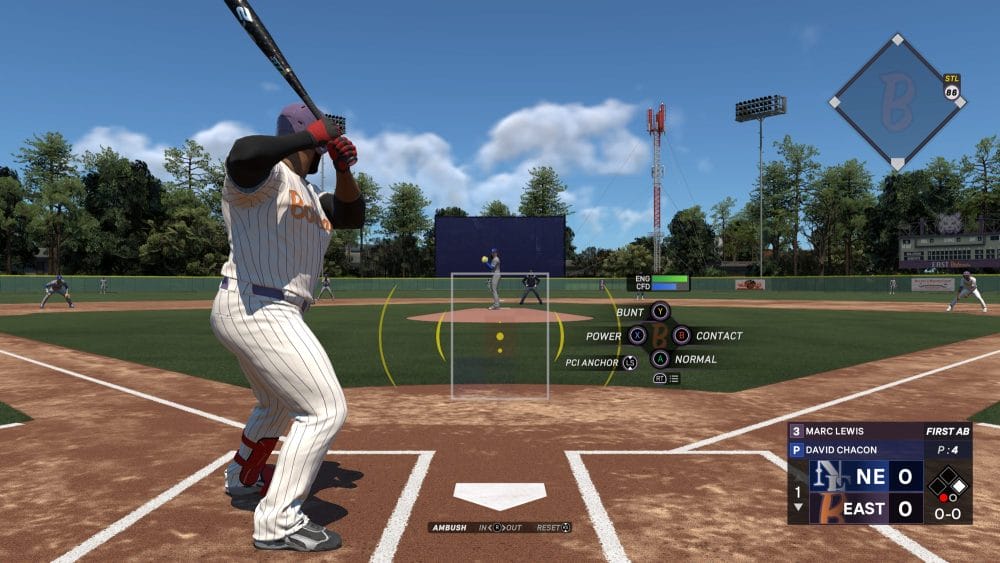Pick the NORMAL swing option
1000x563 pixels.
coord(659,359)
